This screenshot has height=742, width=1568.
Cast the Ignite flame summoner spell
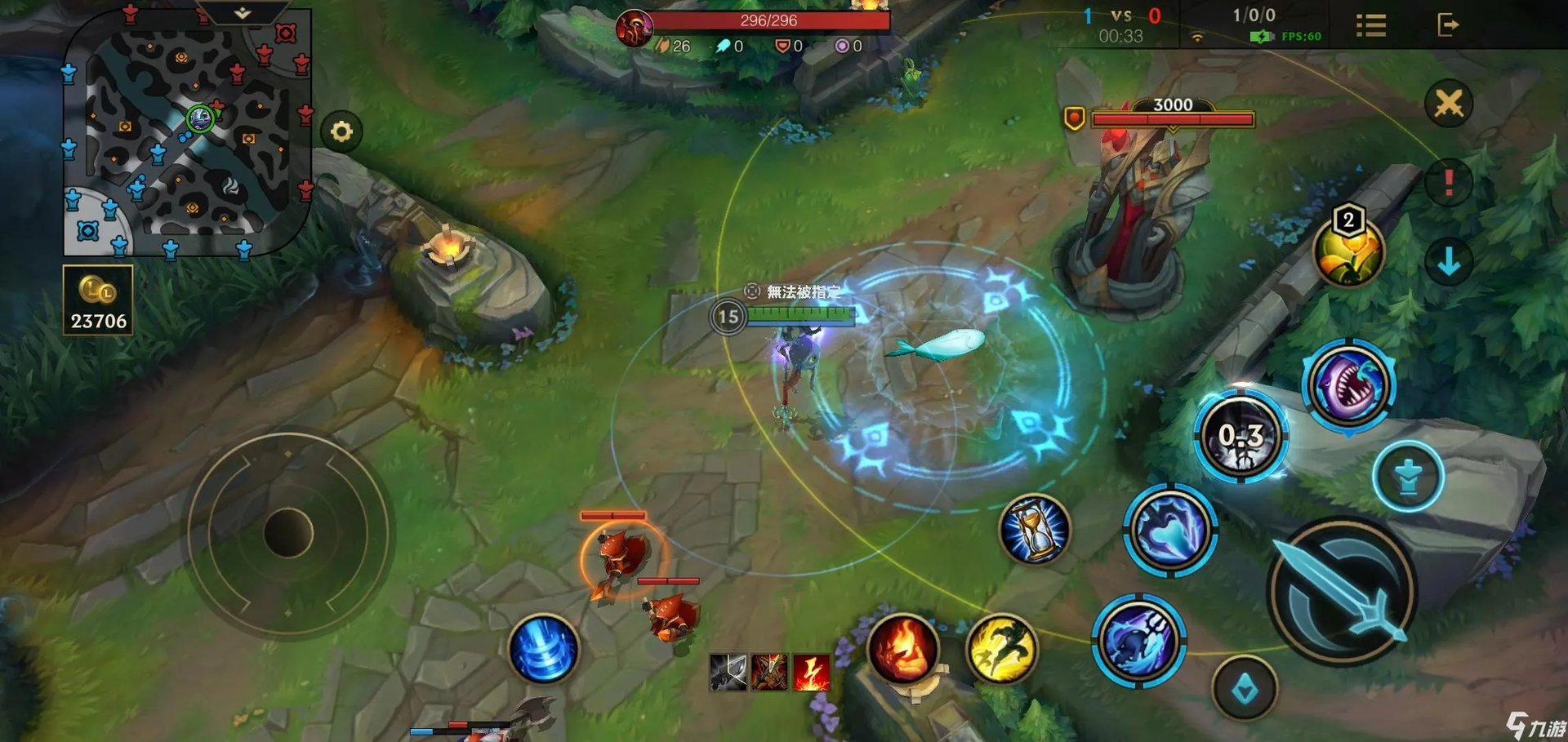tap(902, 649)
